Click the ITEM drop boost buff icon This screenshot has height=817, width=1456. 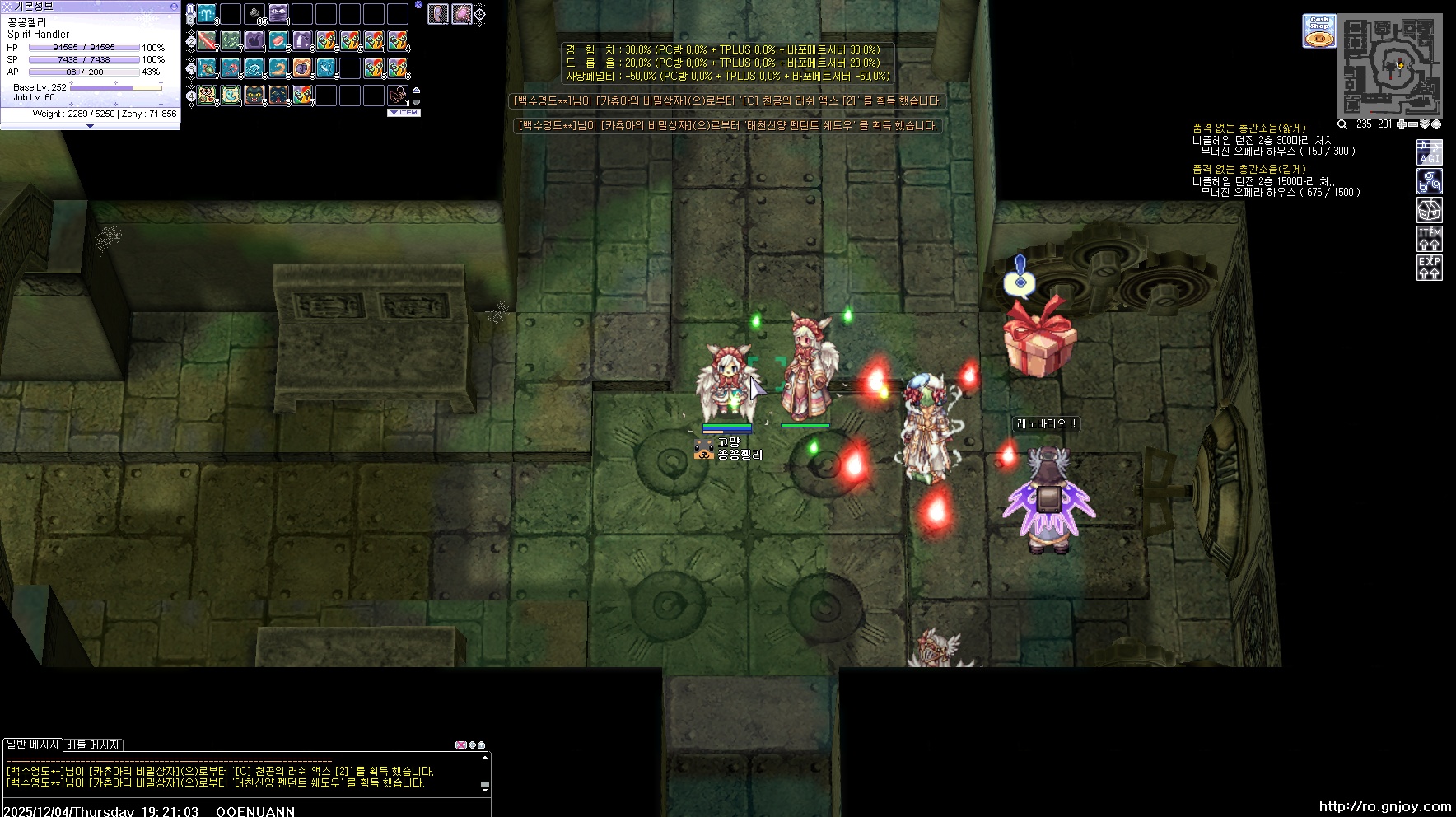[x=1429, y=239]
